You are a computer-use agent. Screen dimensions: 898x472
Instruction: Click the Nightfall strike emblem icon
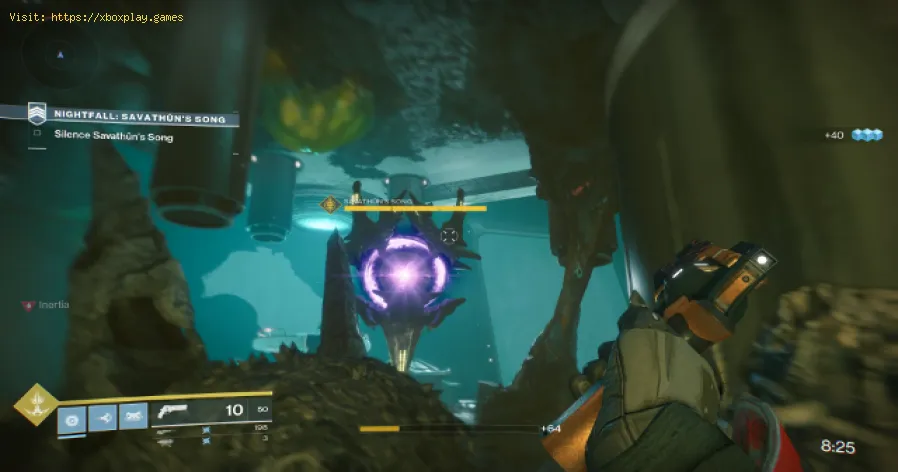[36, 115]
